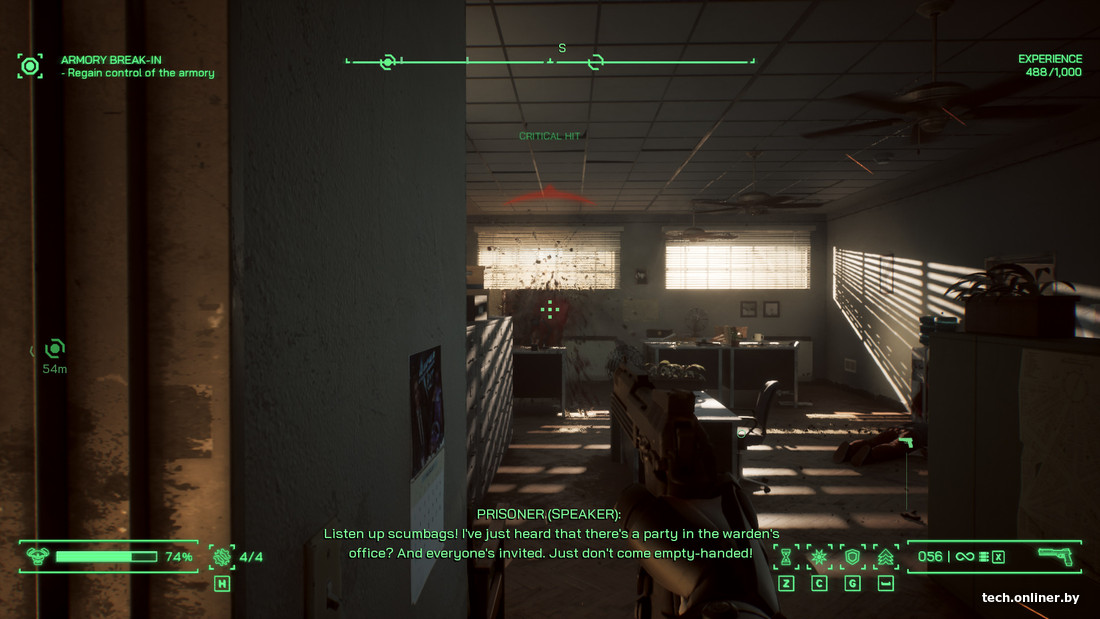This screenshot has width=1100, height=619.
Task: Select the pistol weapon icon
Action: tap(1054, 556)
